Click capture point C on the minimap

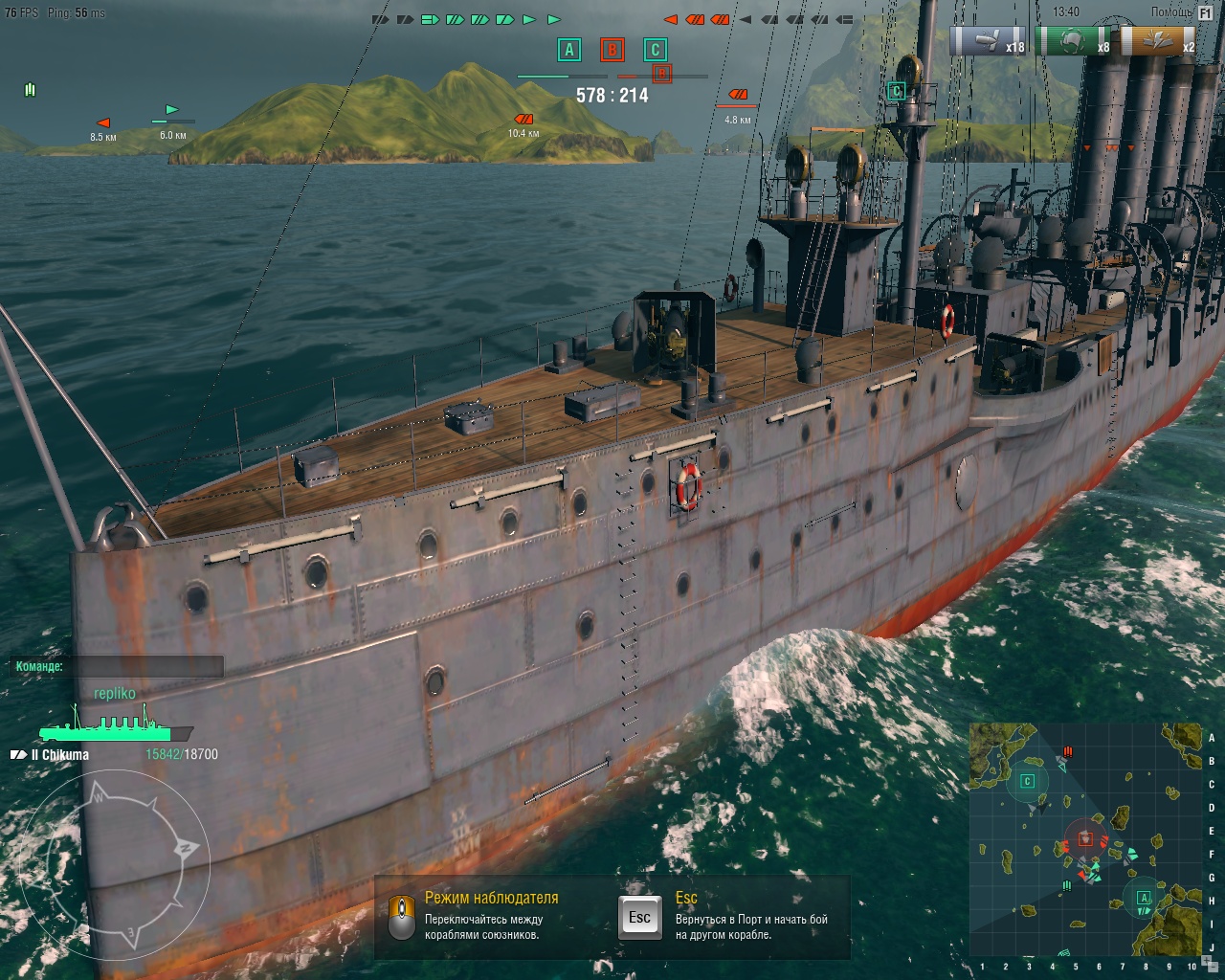pos(1027,781)
